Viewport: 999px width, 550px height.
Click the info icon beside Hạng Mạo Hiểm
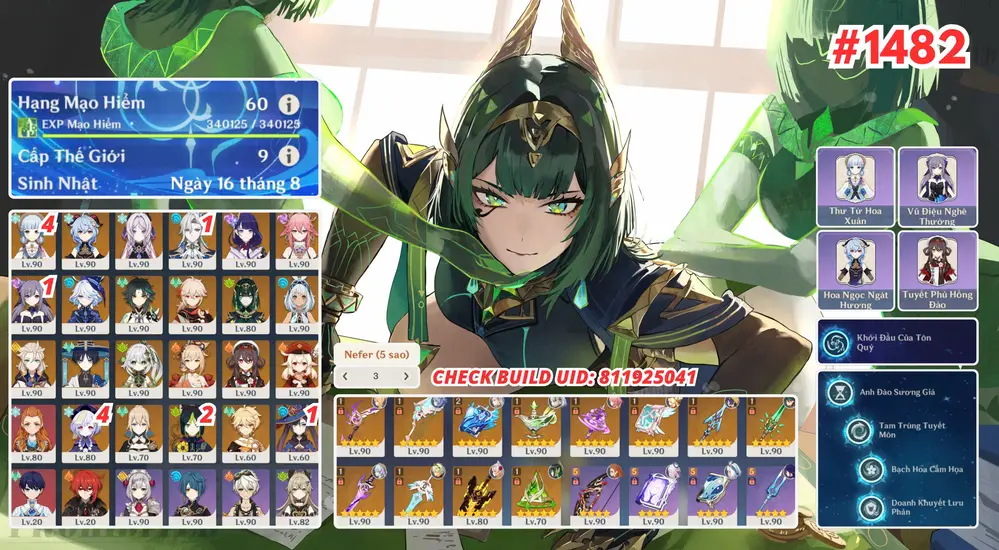pos(290,103)
